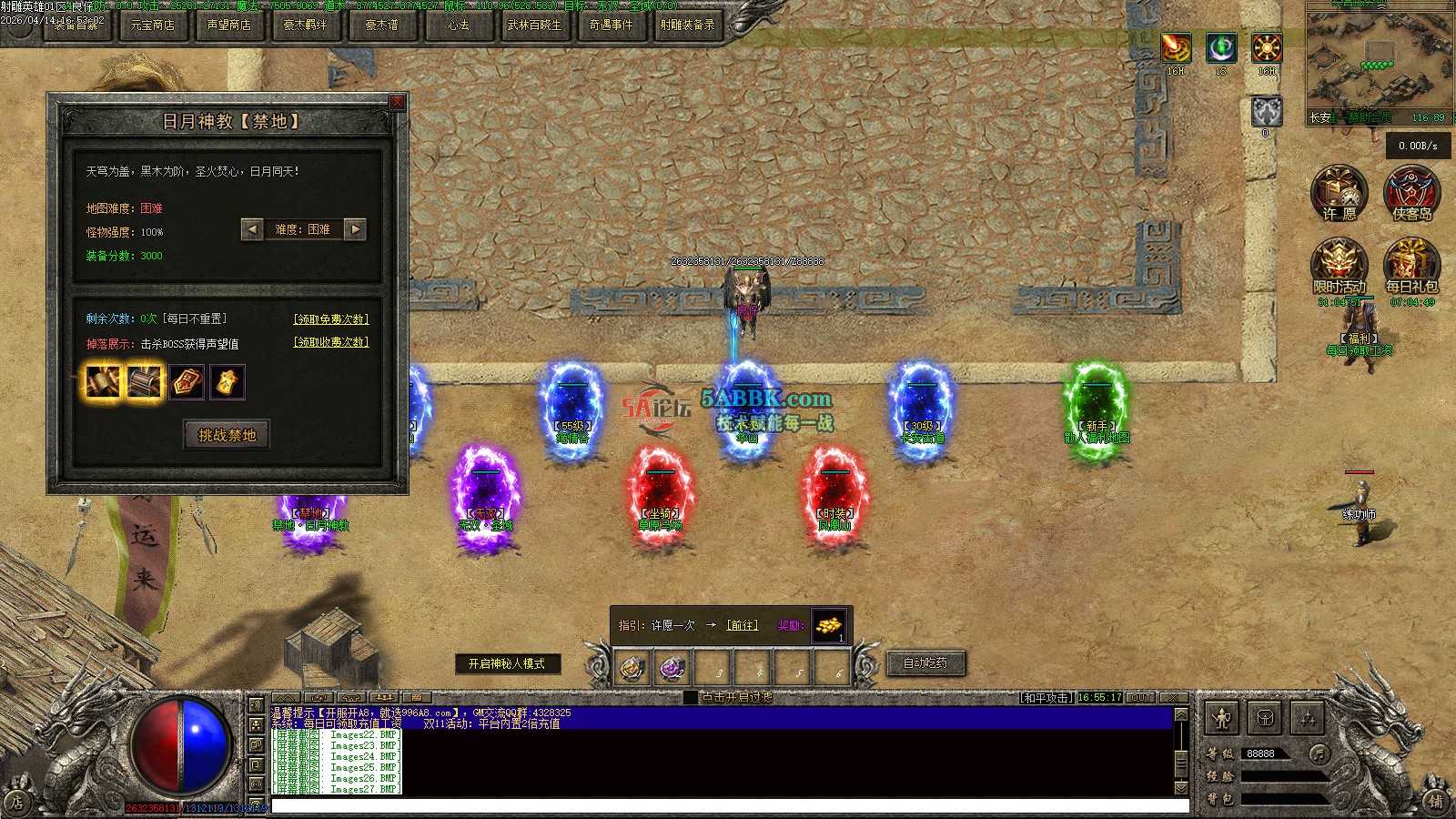
Task: Click the 挑战禁地 challenge button
Action: pos(227,435)
